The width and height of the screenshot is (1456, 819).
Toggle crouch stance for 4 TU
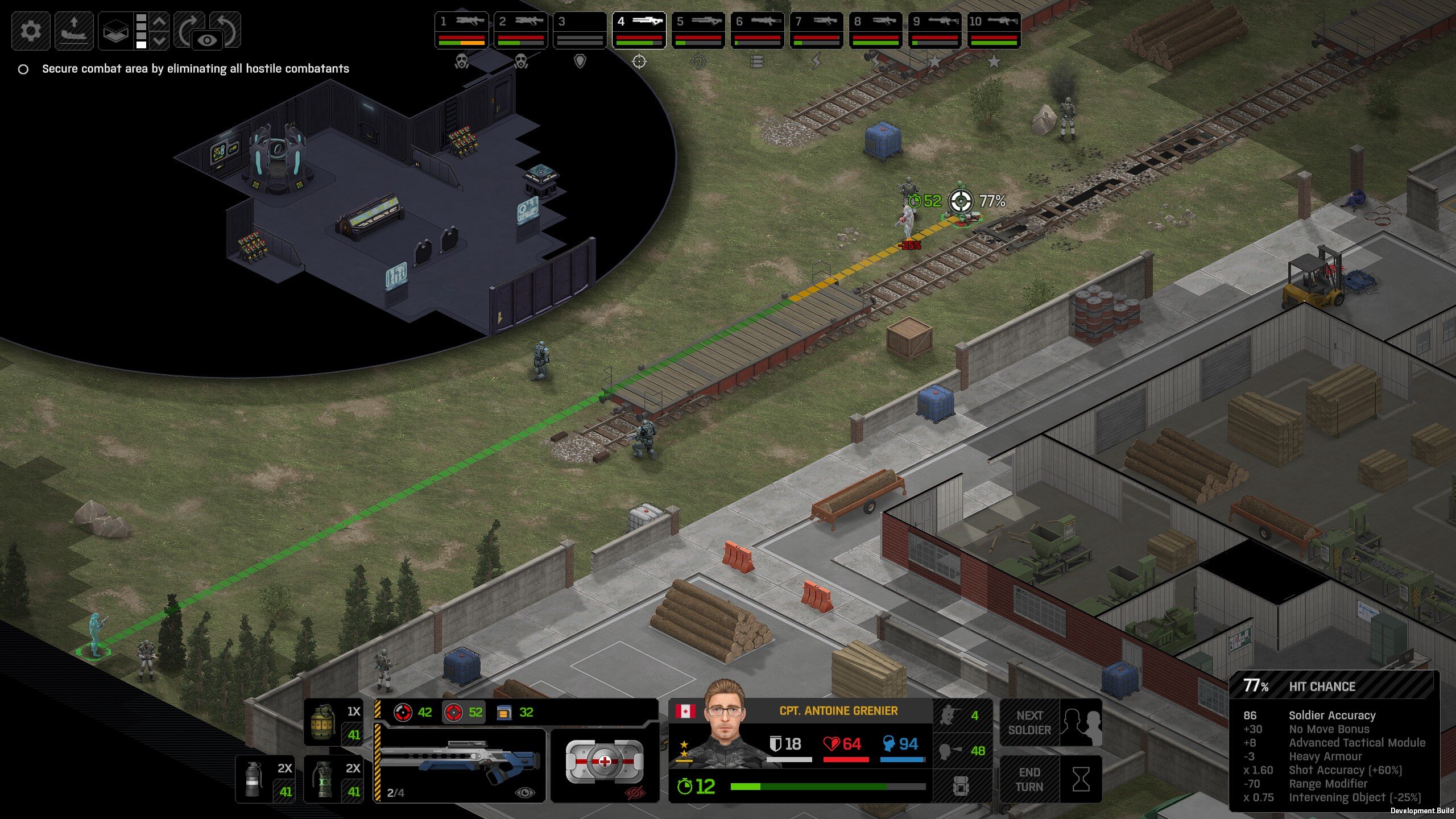962,715
